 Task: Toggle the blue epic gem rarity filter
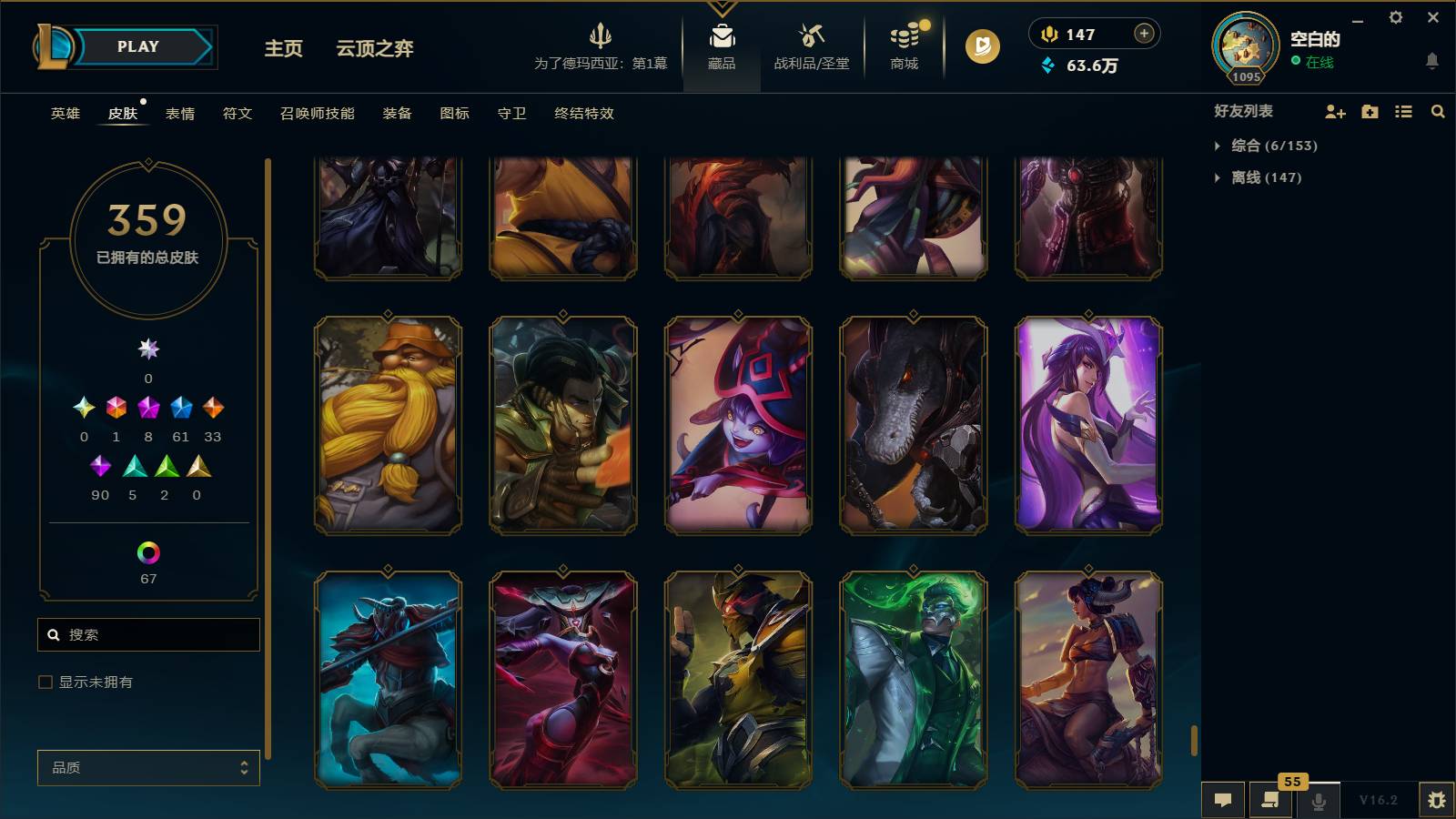click(x=181, y=409)
